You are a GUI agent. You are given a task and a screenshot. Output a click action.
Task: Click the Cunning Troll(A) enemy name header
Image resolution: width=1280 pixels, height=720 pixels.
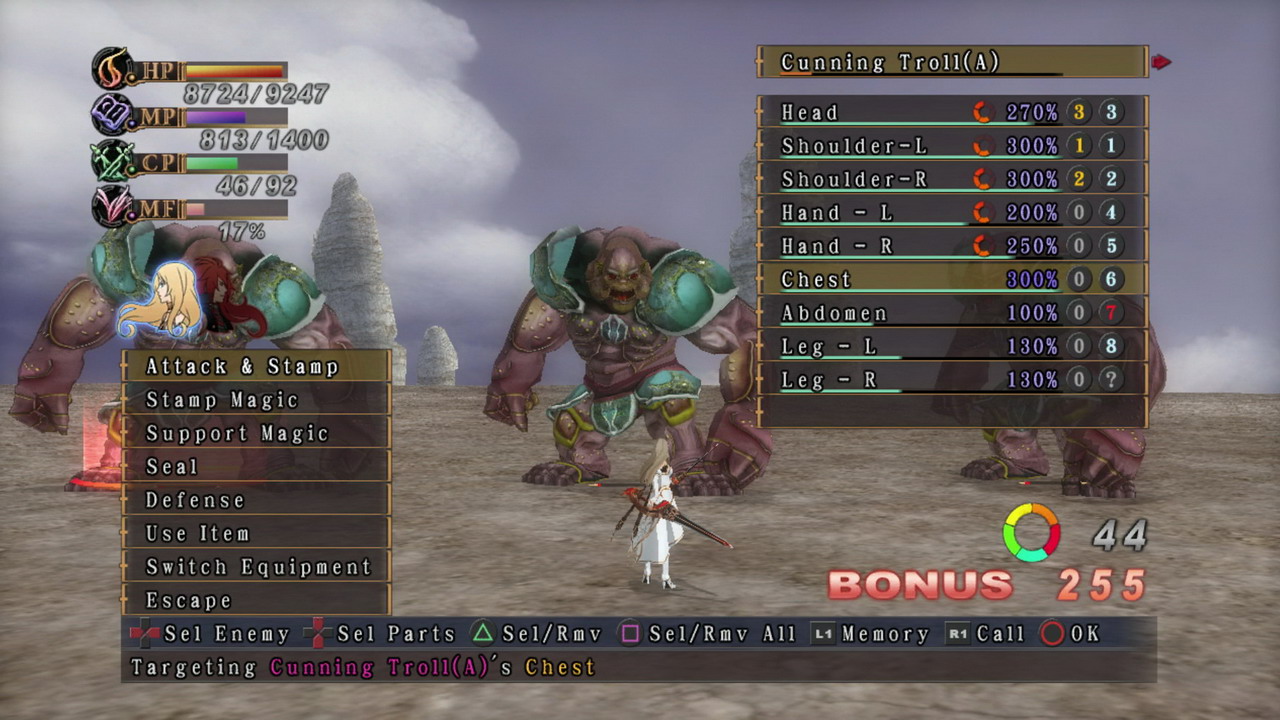coord(951,62)
